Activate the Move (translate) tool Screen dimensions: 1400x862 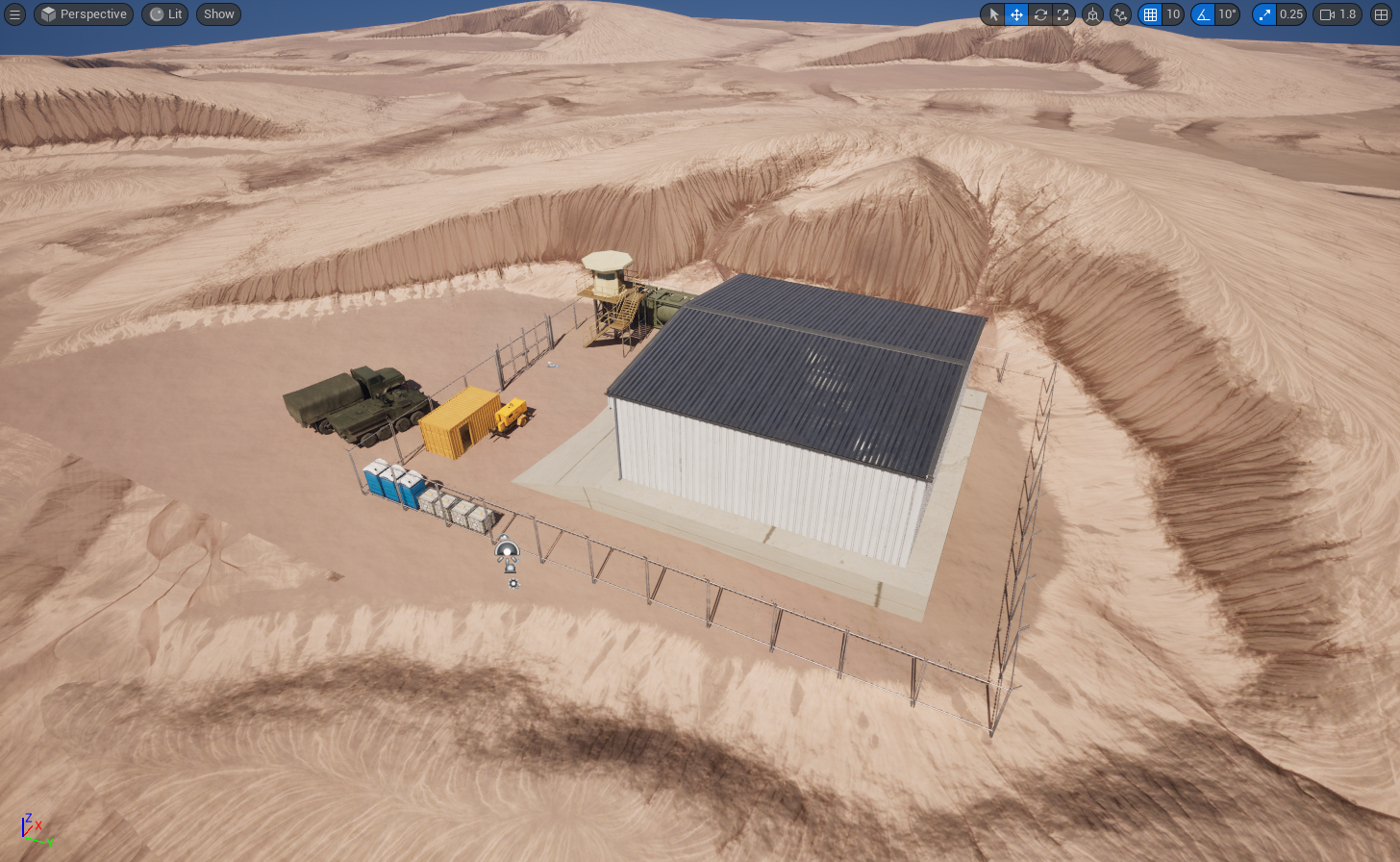[x=1016, y=14]
